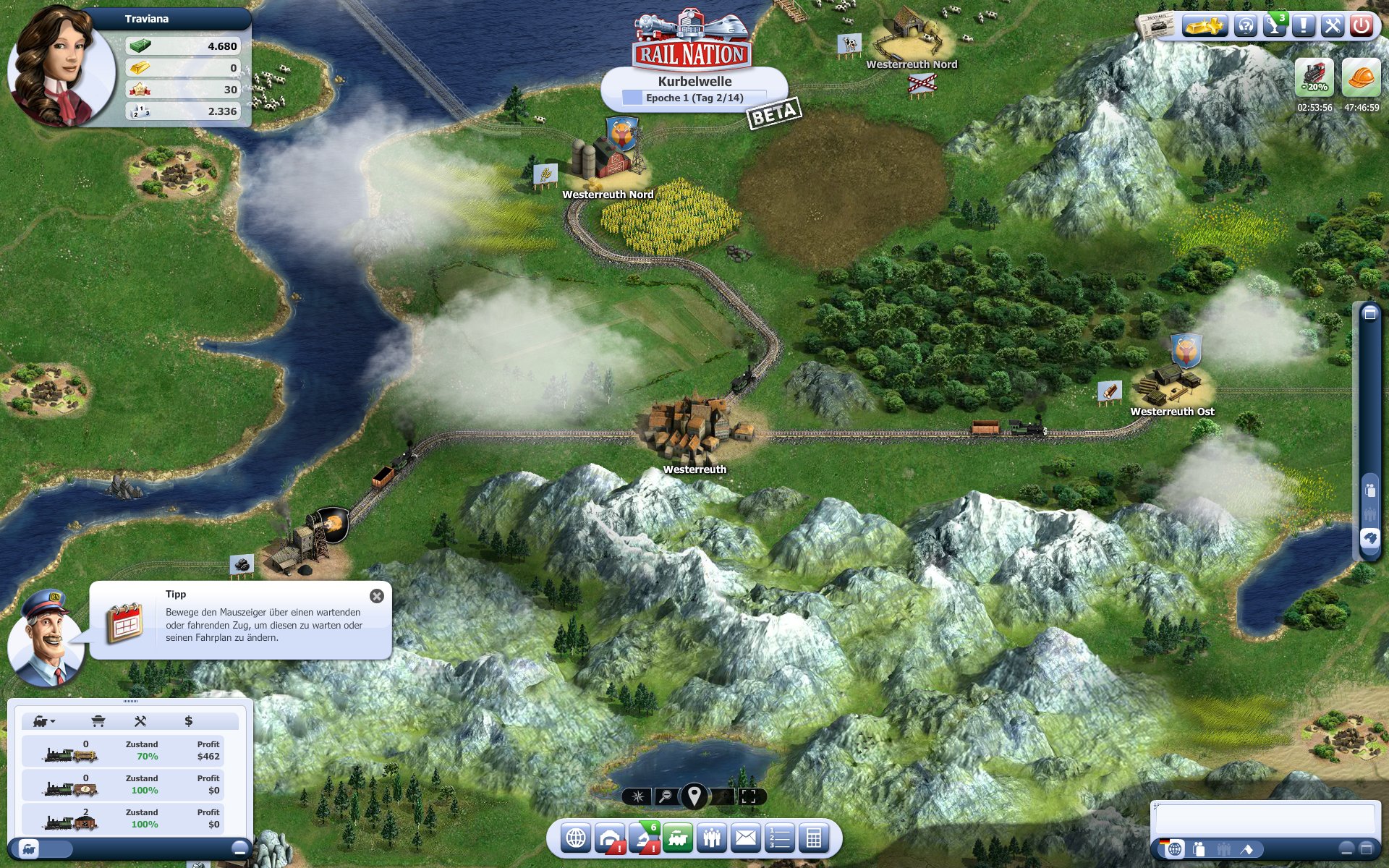Viewport: 1389px width, 868px height.
Task: Switch to the wagon tab in train panel
Action: (x=99, y=721)
